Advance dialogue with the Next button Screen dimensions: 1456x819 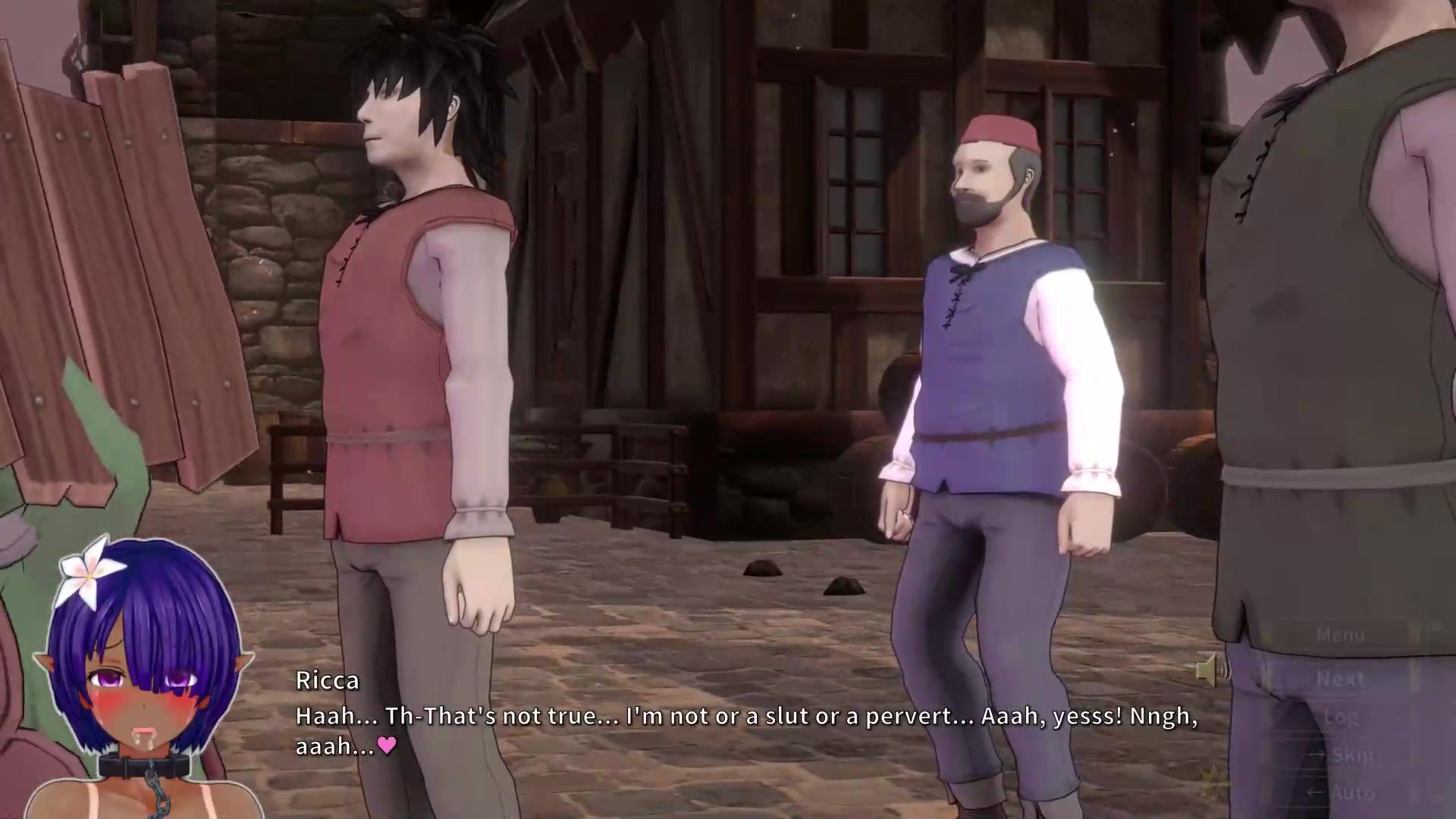point(1340,679)
